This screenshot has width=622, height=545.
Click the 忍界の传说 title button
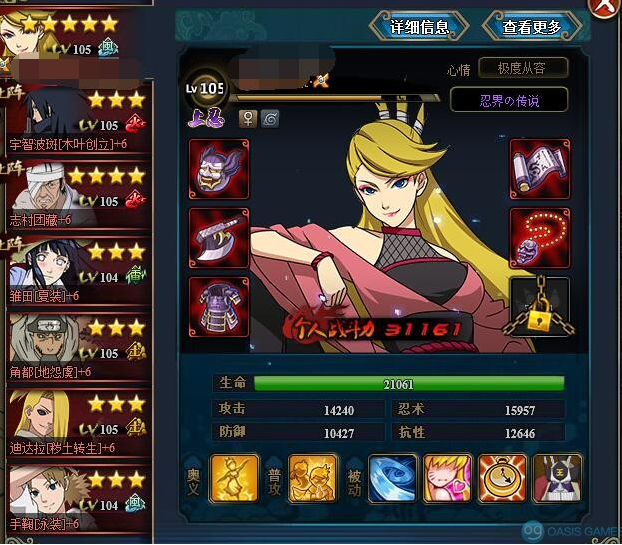click(509, 100)
